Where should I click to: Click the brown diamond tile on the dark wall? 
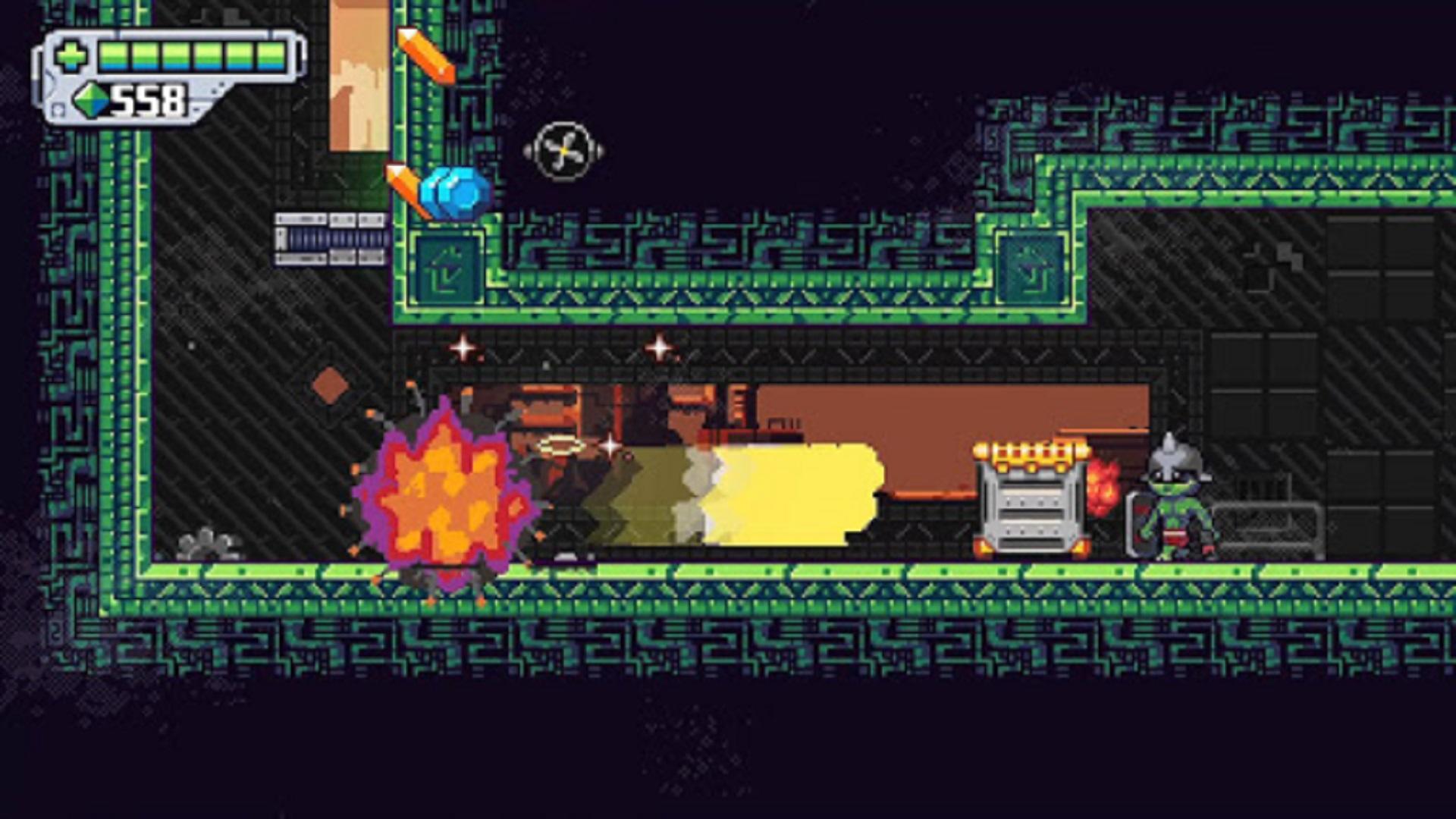[x=329, y=387]
